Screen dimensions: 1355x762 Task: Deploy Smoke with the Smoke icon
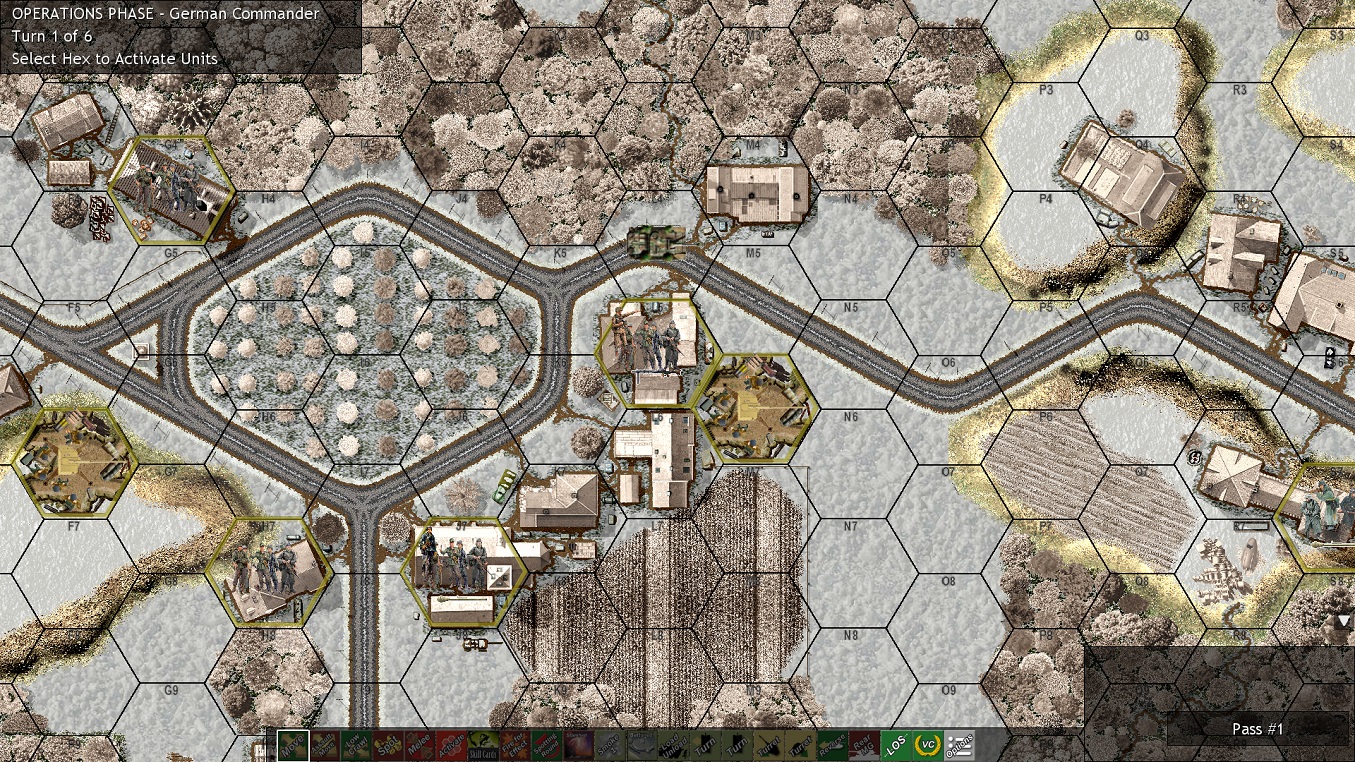point(609,744)
